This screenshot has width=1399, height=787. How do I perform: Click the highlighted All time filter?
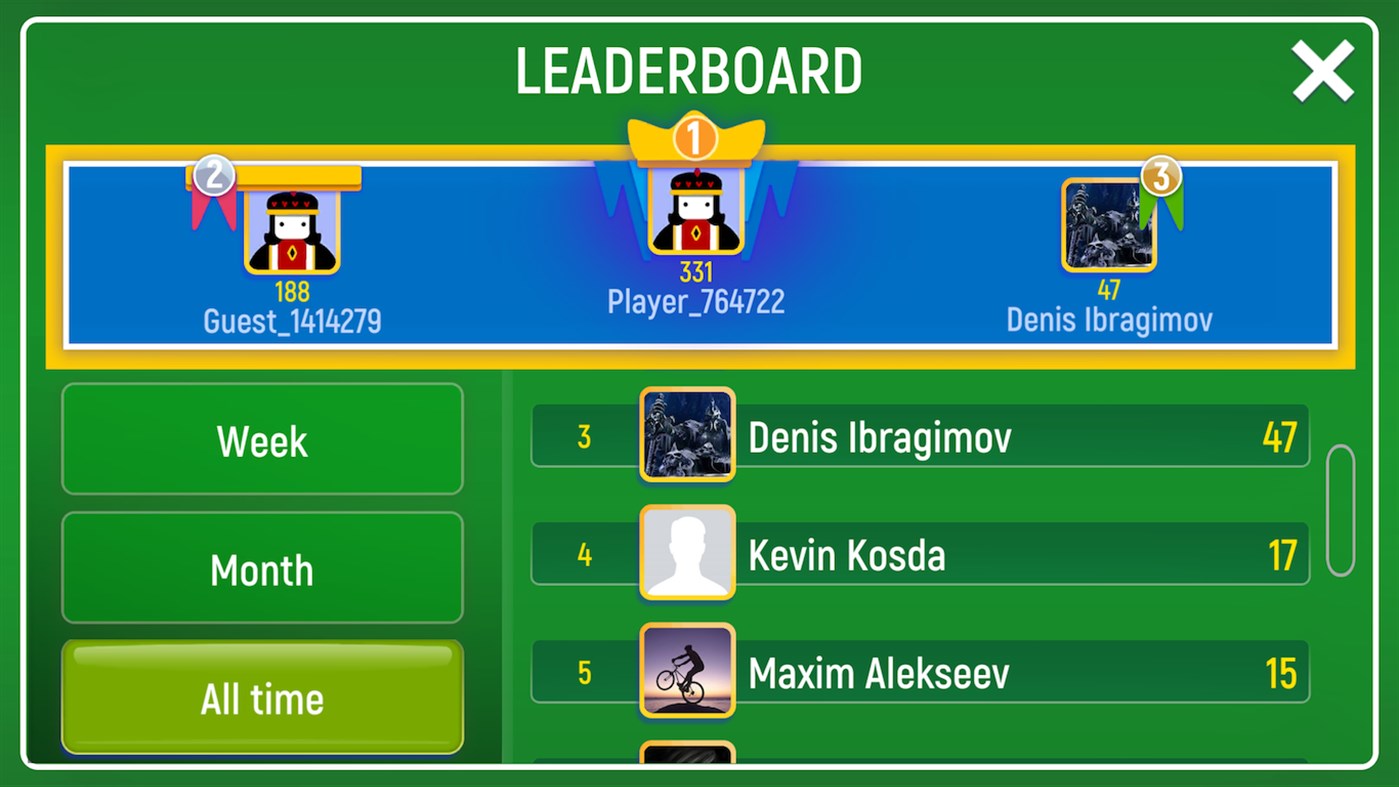261,697
